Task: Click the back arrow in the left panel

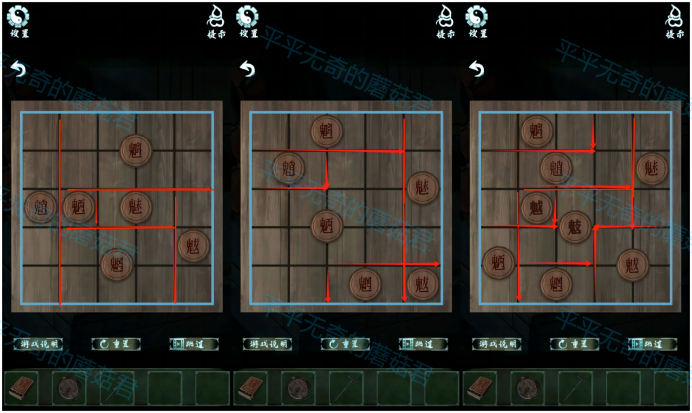Action: tap(17, 69)
